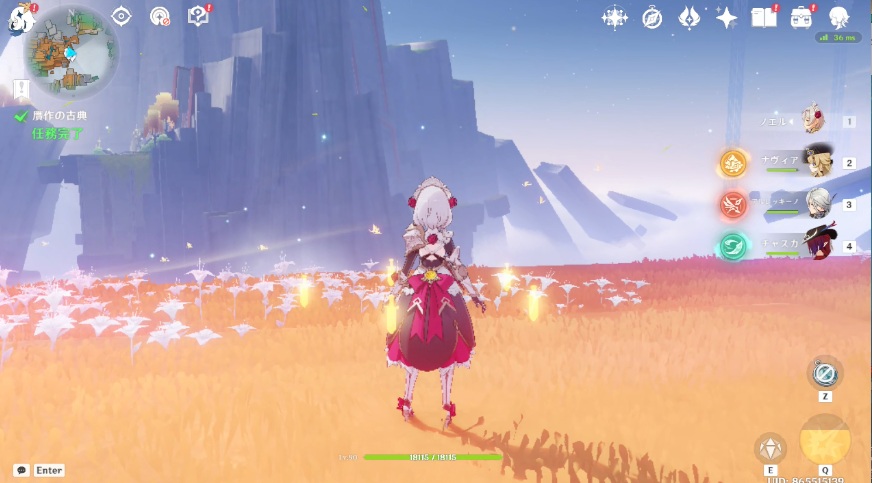Open the chat box labeled Enter
Screen dimensions: 872x483
click(x=40, y=470)
